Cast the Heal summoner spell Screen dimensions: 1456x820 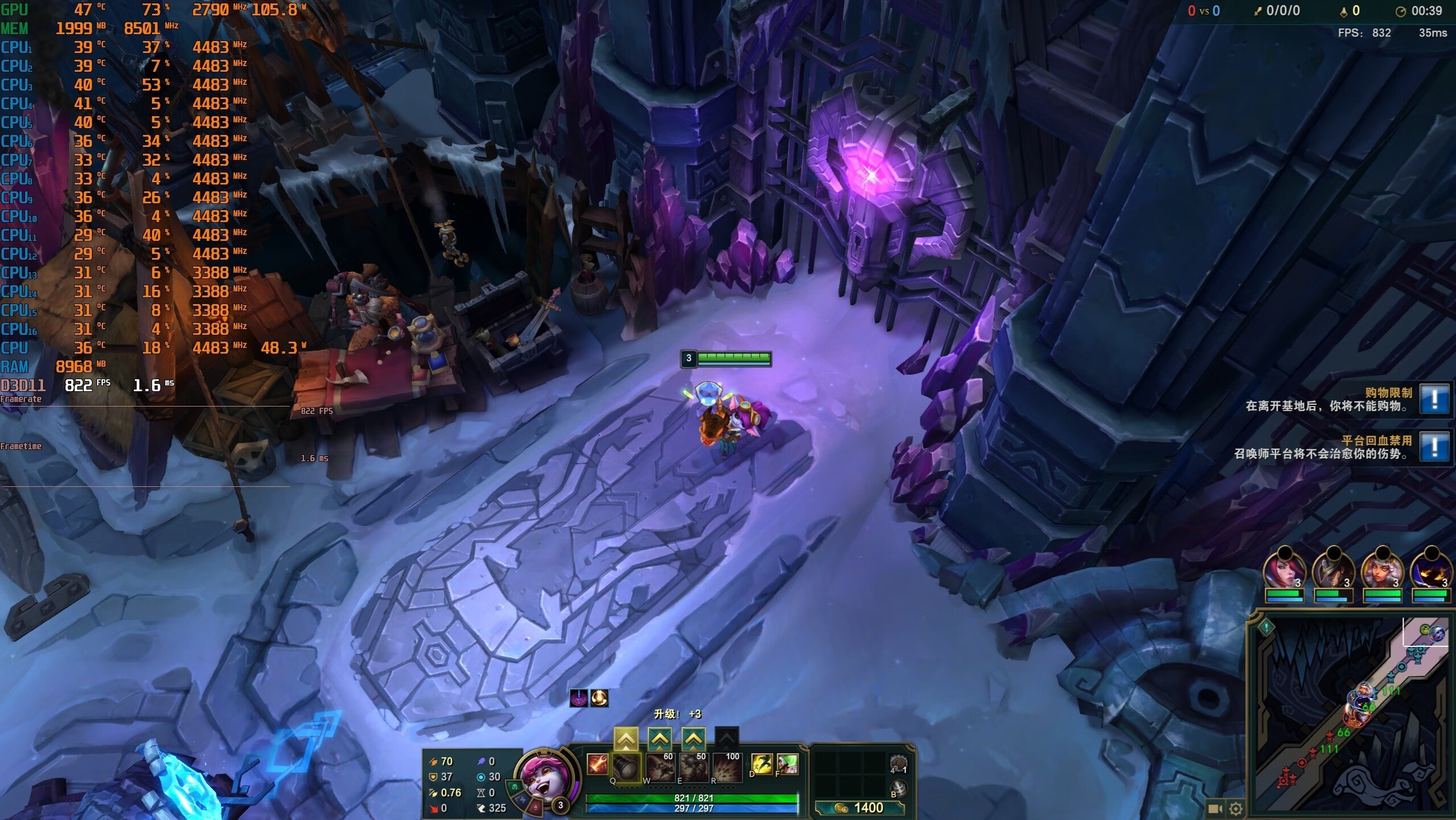click(x=787, y=764)
